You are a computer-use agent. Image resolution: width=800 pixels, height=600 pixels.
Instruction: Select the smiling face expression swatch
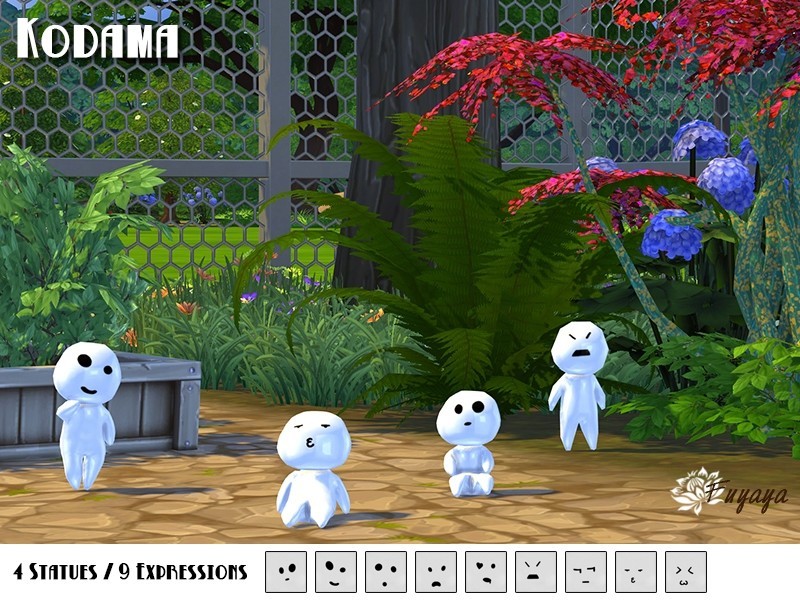336,572
